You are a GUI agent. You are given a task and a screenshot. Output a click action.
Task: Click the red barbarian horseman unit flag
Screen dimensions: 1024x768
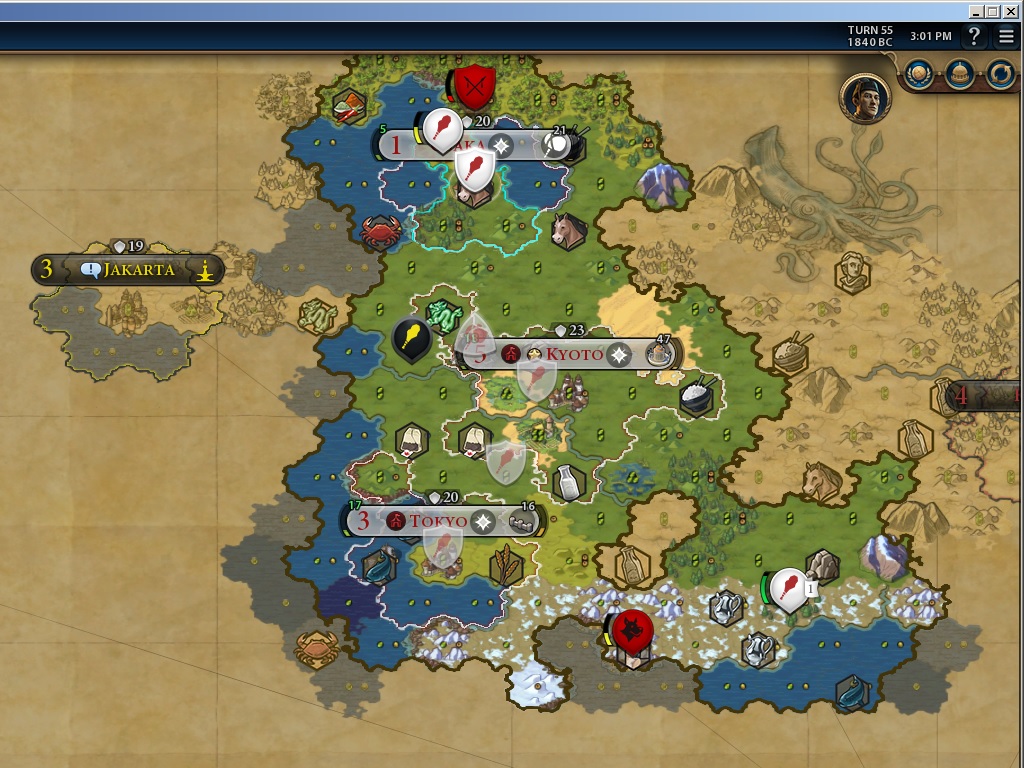click(632, 630)
